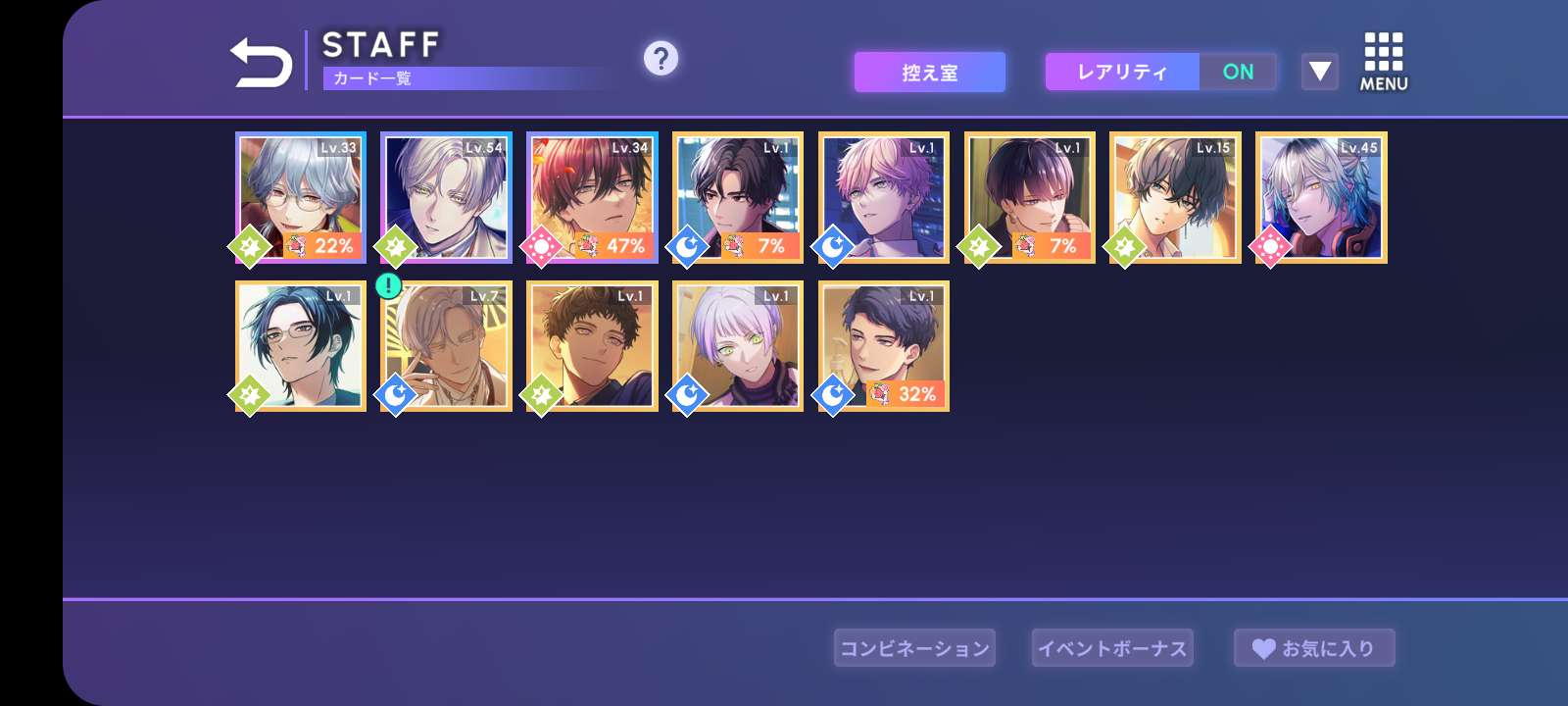The height and width of the screenshot is (706, 1568).
Task: Pick the pink-haired Lv.1 card
Action: (884, 197)
